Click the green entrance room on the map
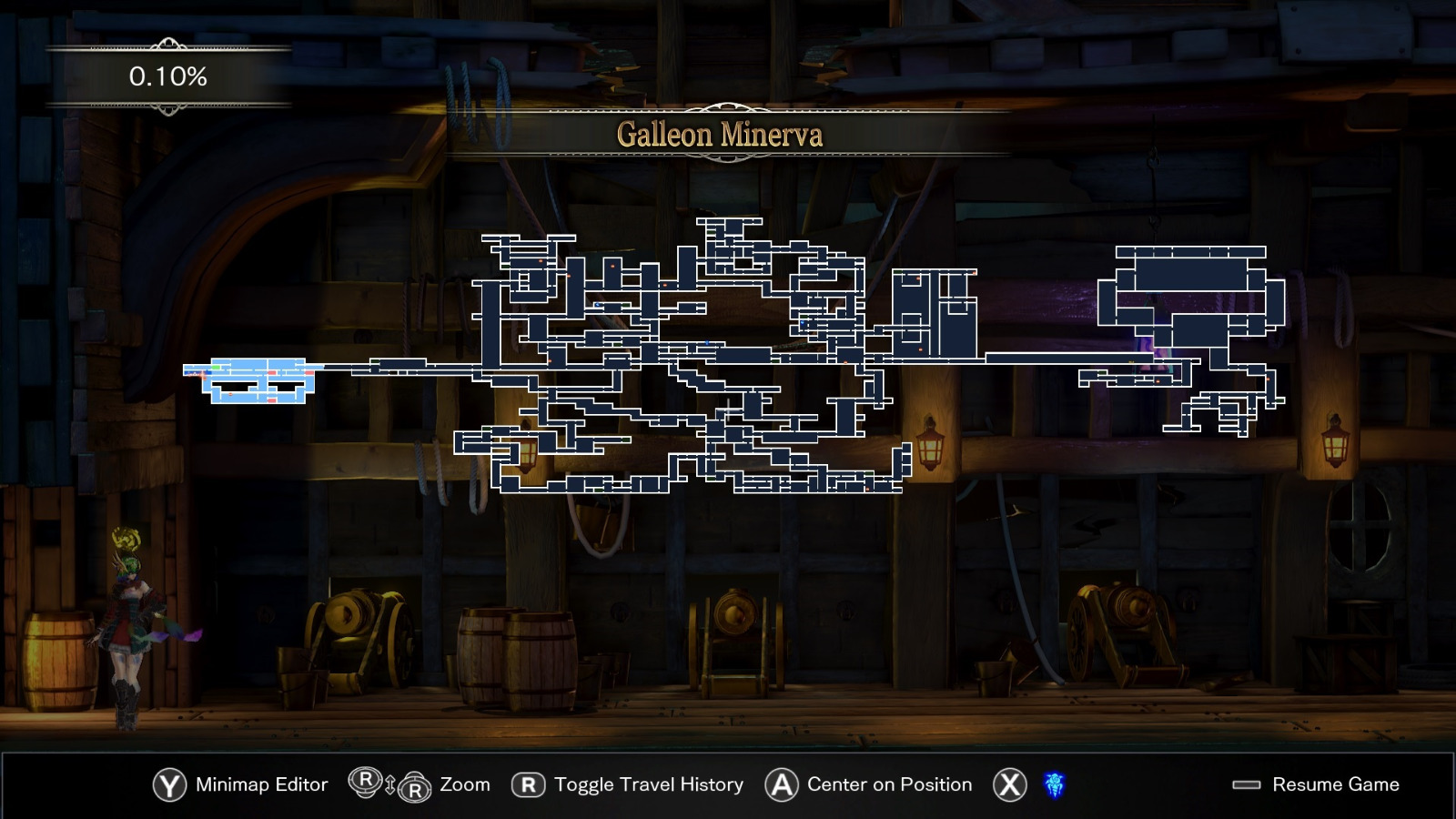Viewport: 1456px width, 819px height. coord(216,367)
